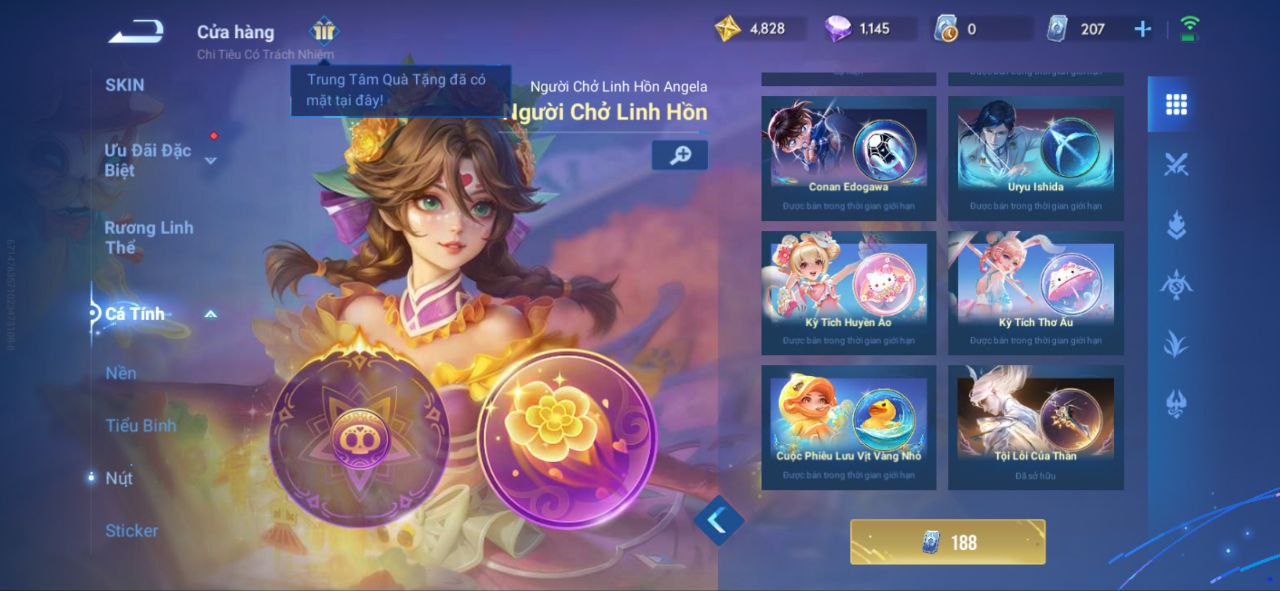Switch to the Nền sub-category

121,373
